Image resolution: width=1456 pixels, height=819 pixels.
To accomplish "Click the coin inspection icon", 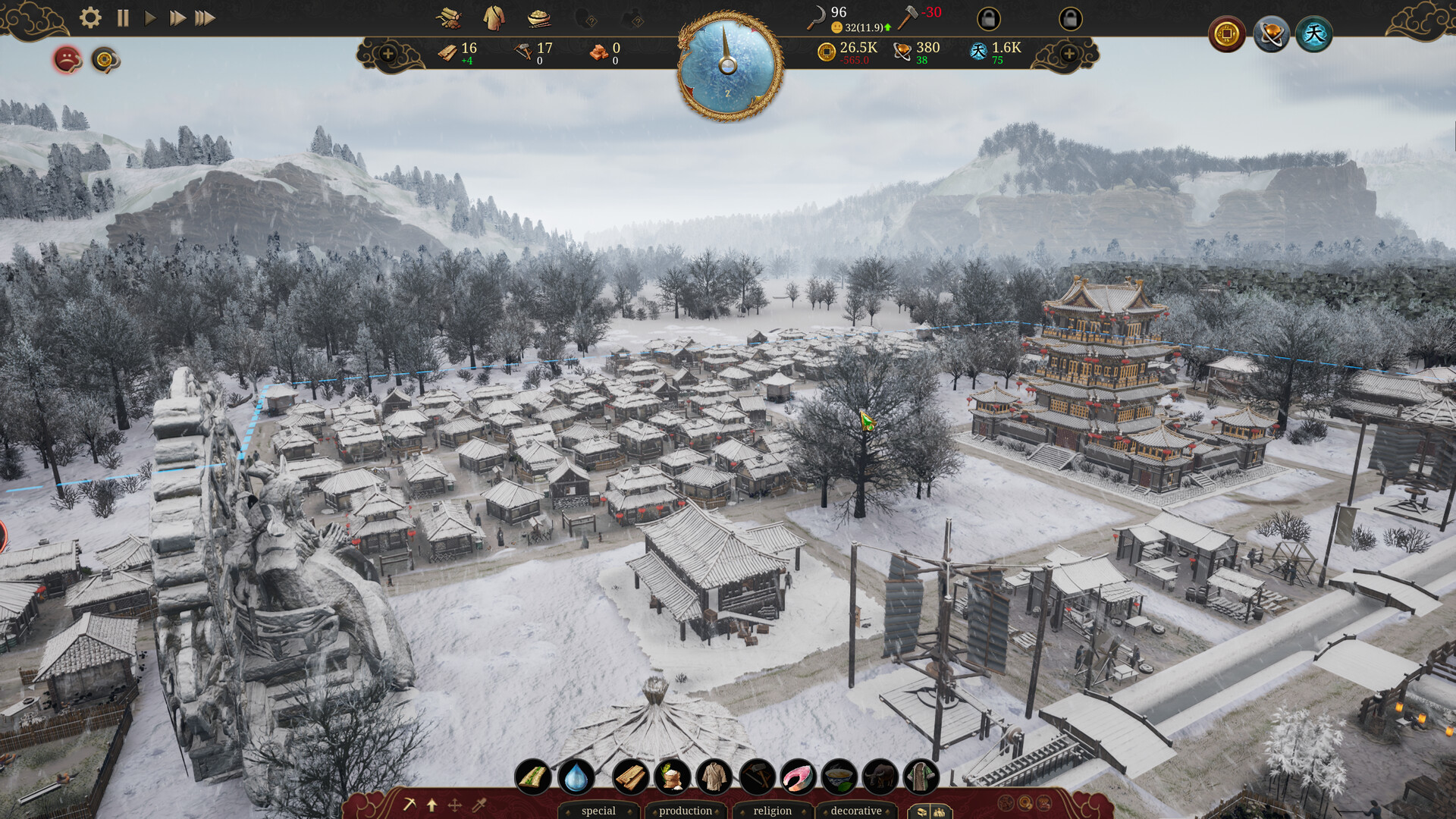I will point(105,59).
